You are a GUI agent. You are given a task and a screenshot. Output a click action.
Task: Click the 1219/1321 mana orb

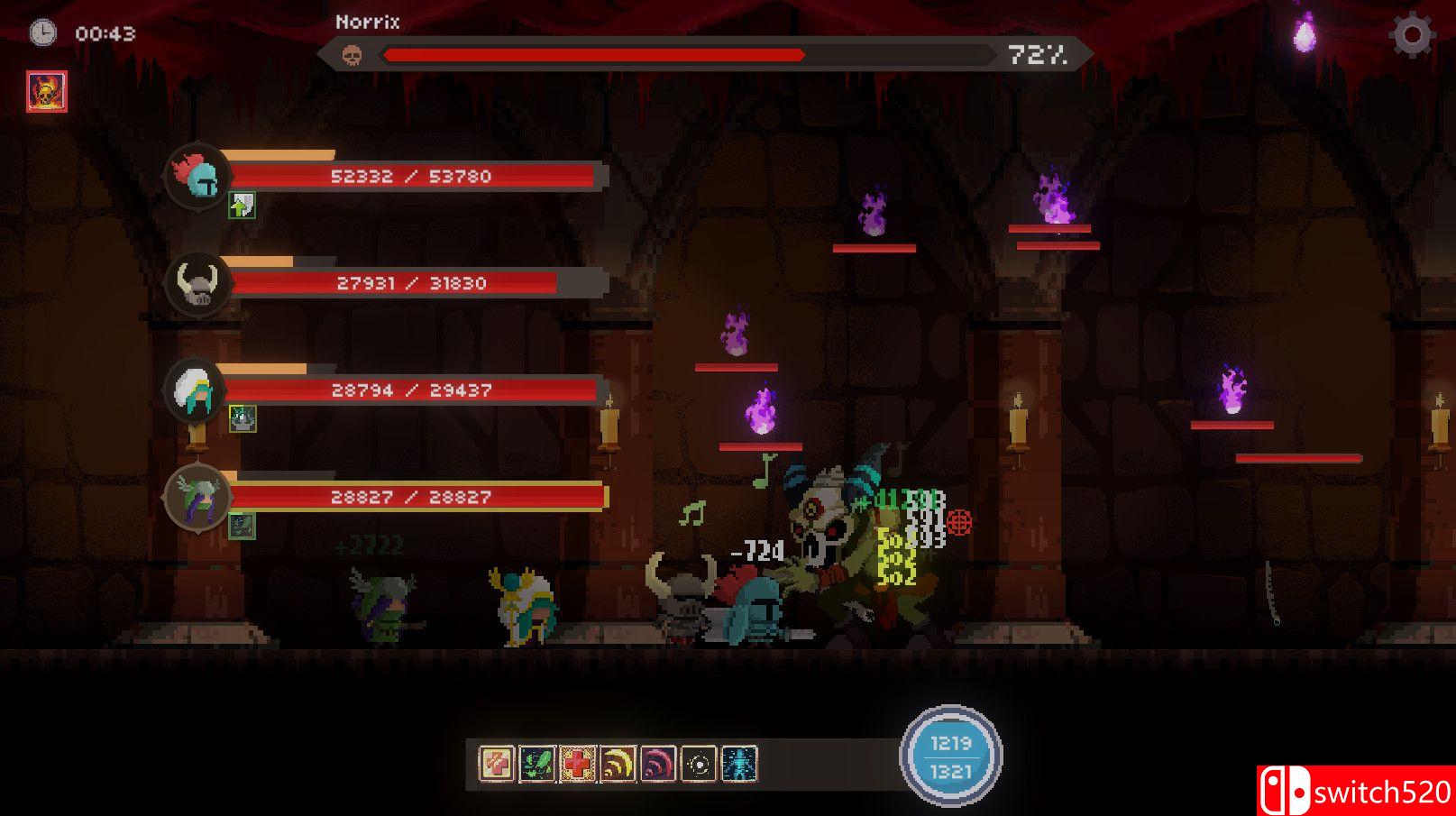point(949,756)
